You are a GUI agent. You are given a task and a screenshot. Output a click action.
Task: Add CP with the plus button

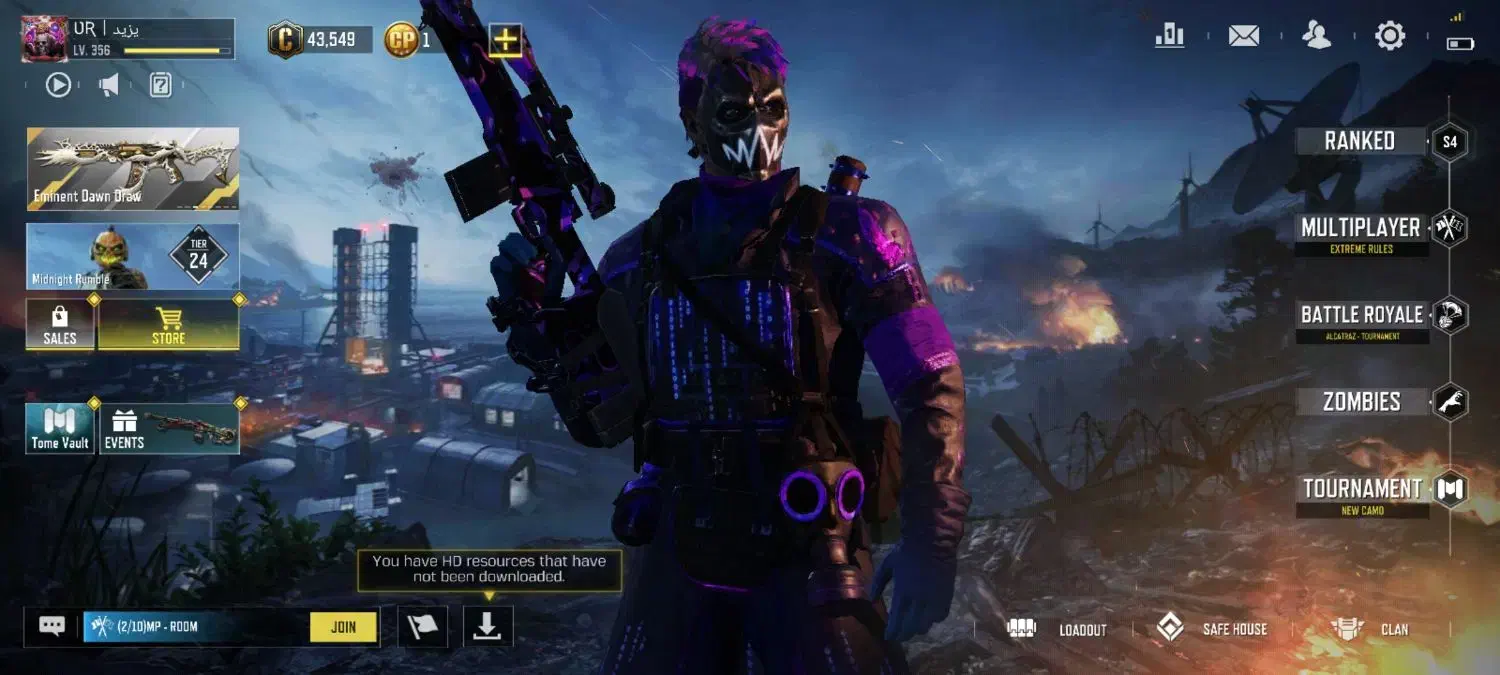point(506,40)
